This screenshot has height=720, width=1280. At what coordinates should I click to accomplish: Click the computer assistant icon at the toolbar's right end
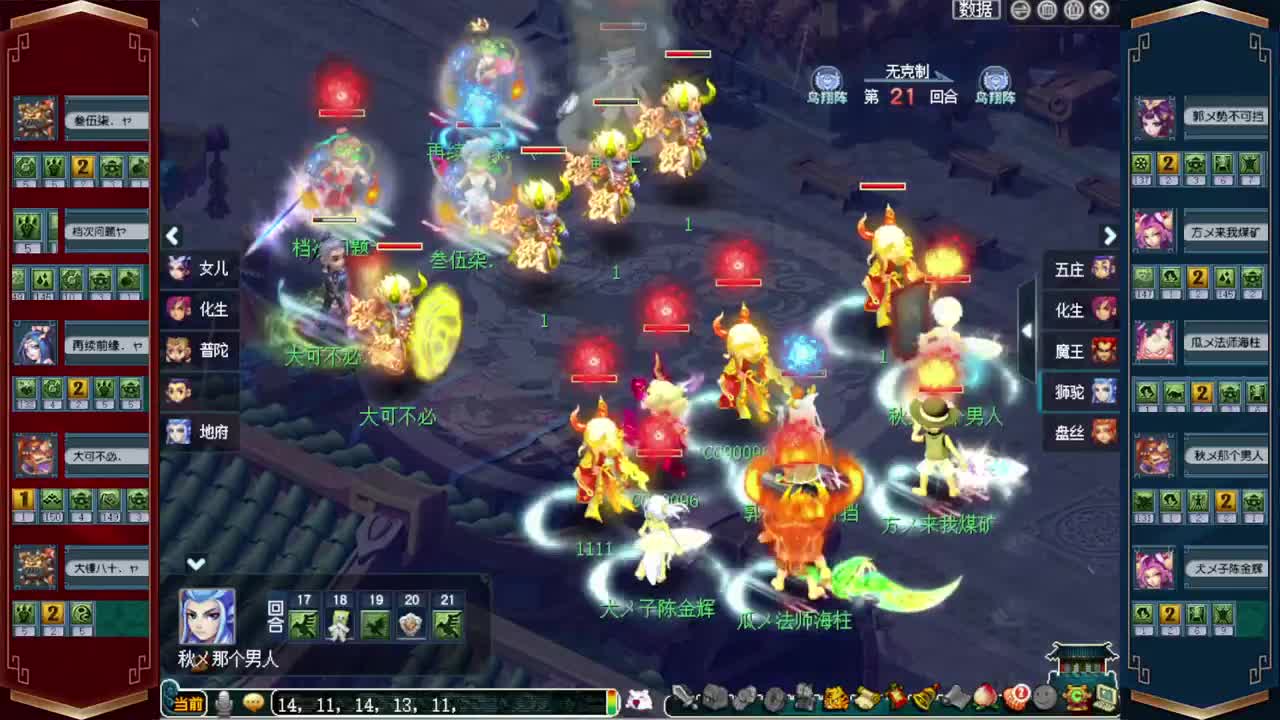click(1105, 700)
